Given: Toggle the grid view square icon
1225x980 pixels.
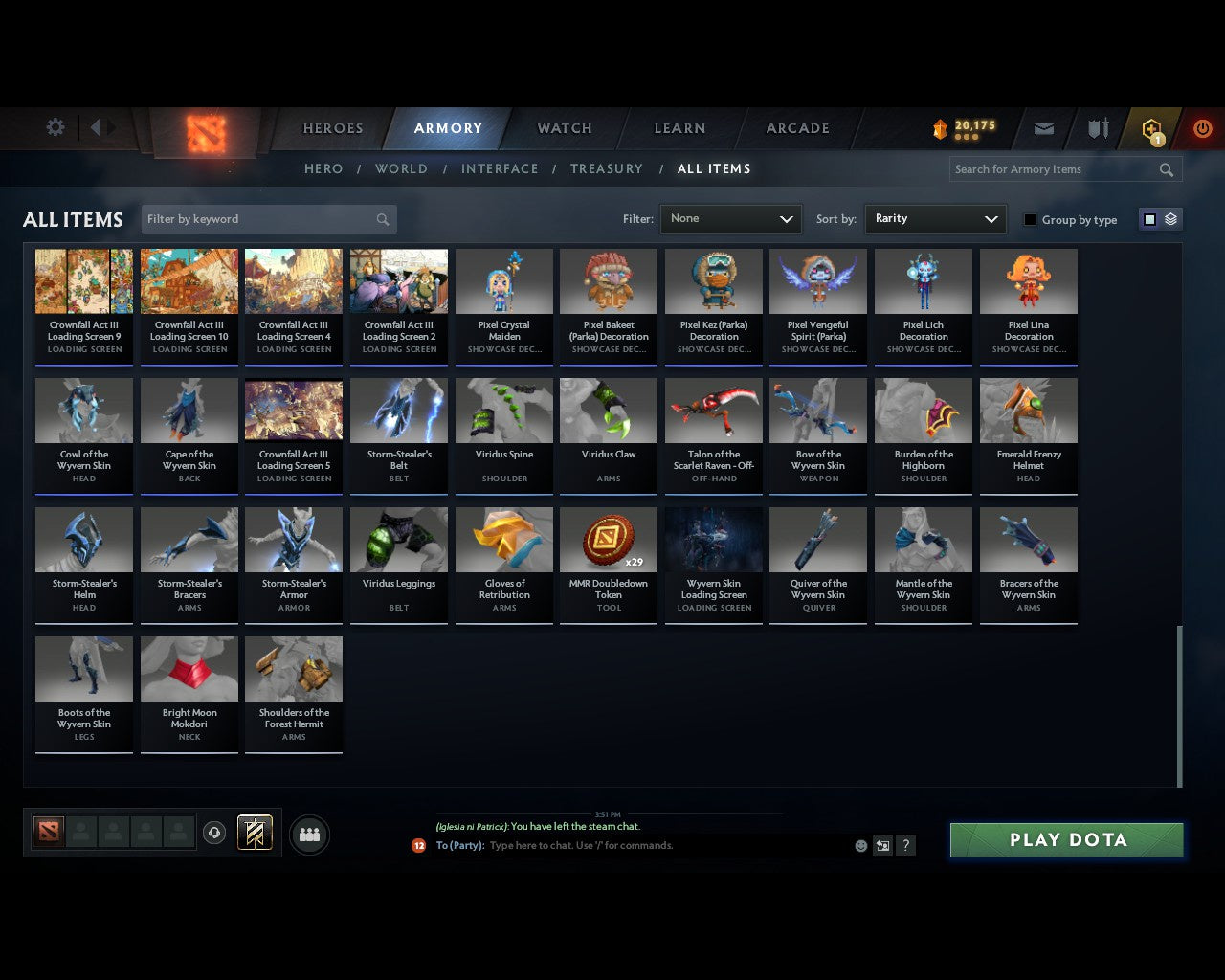Looking at the screenshot, I should point(1148,218).
